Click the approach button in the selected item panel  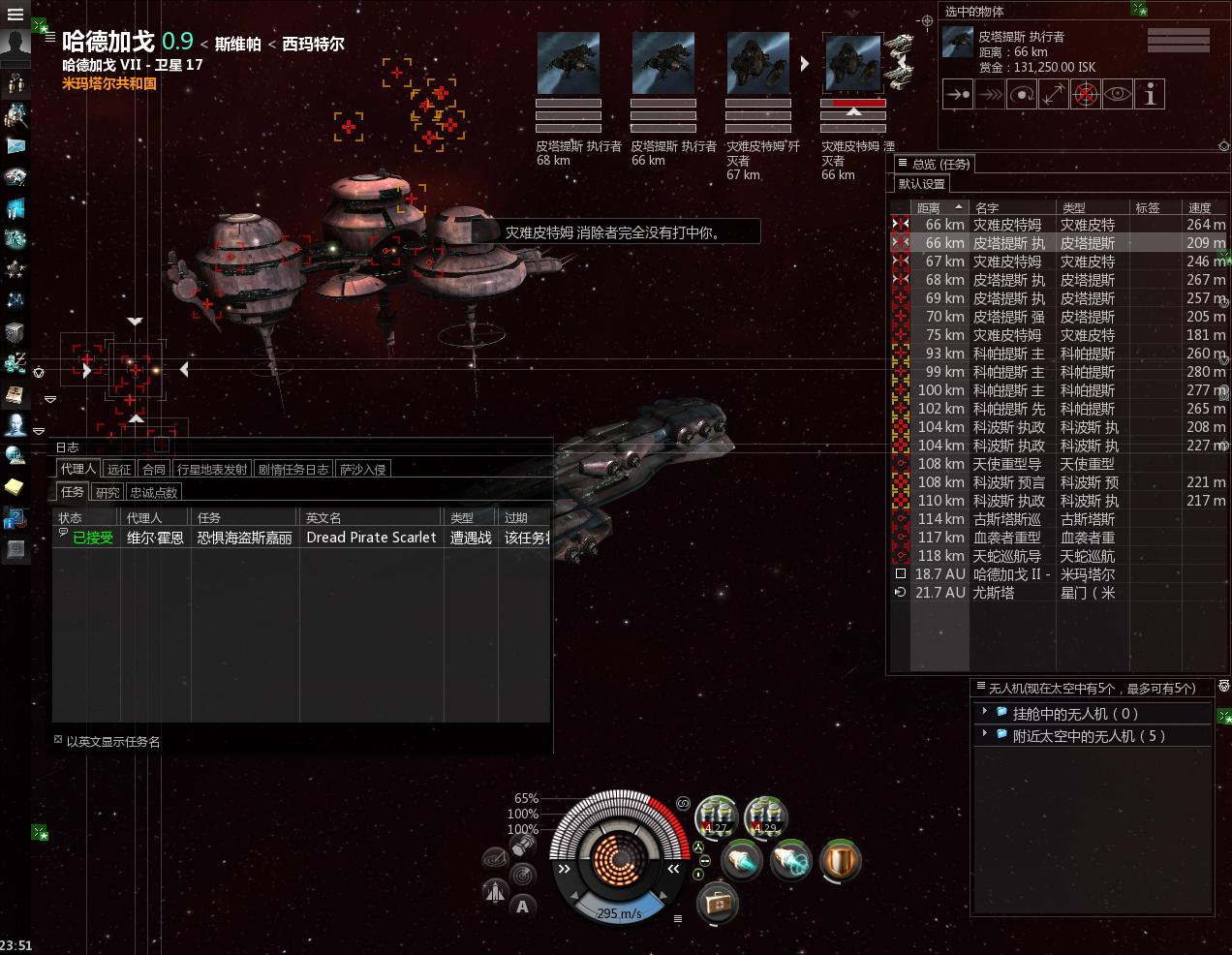click(x=957, y=95)
